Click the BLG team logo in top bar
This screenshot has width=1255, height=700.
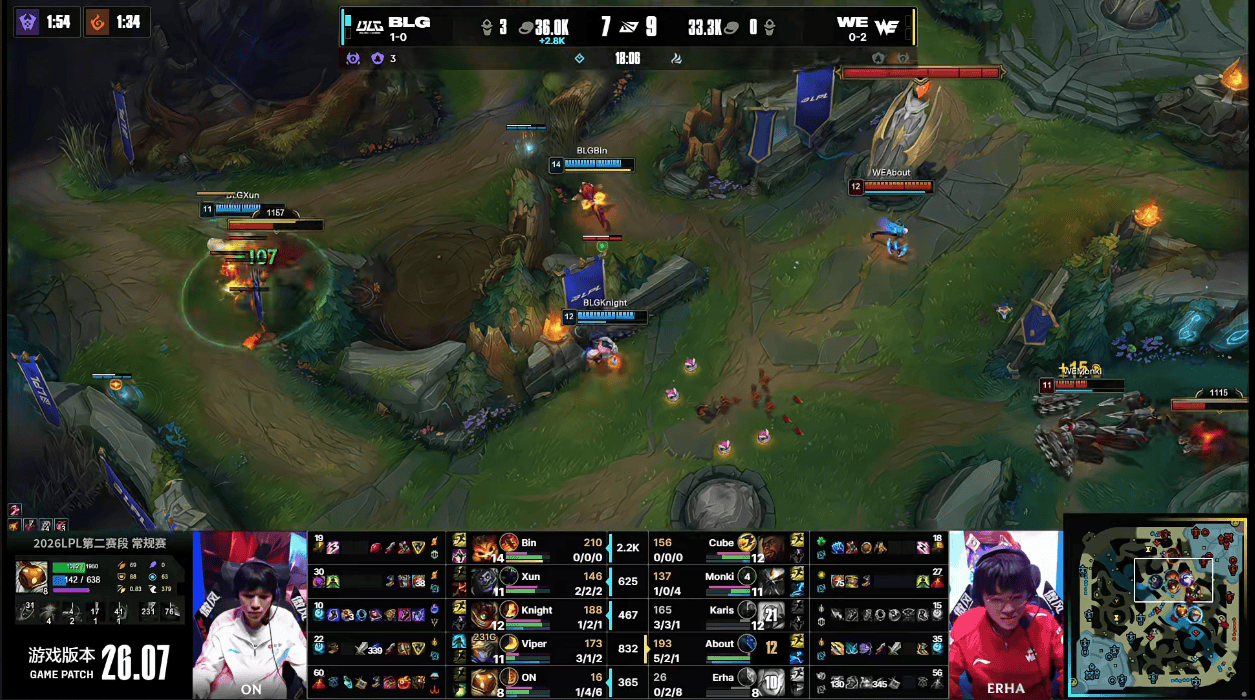(x=366, y=24)
